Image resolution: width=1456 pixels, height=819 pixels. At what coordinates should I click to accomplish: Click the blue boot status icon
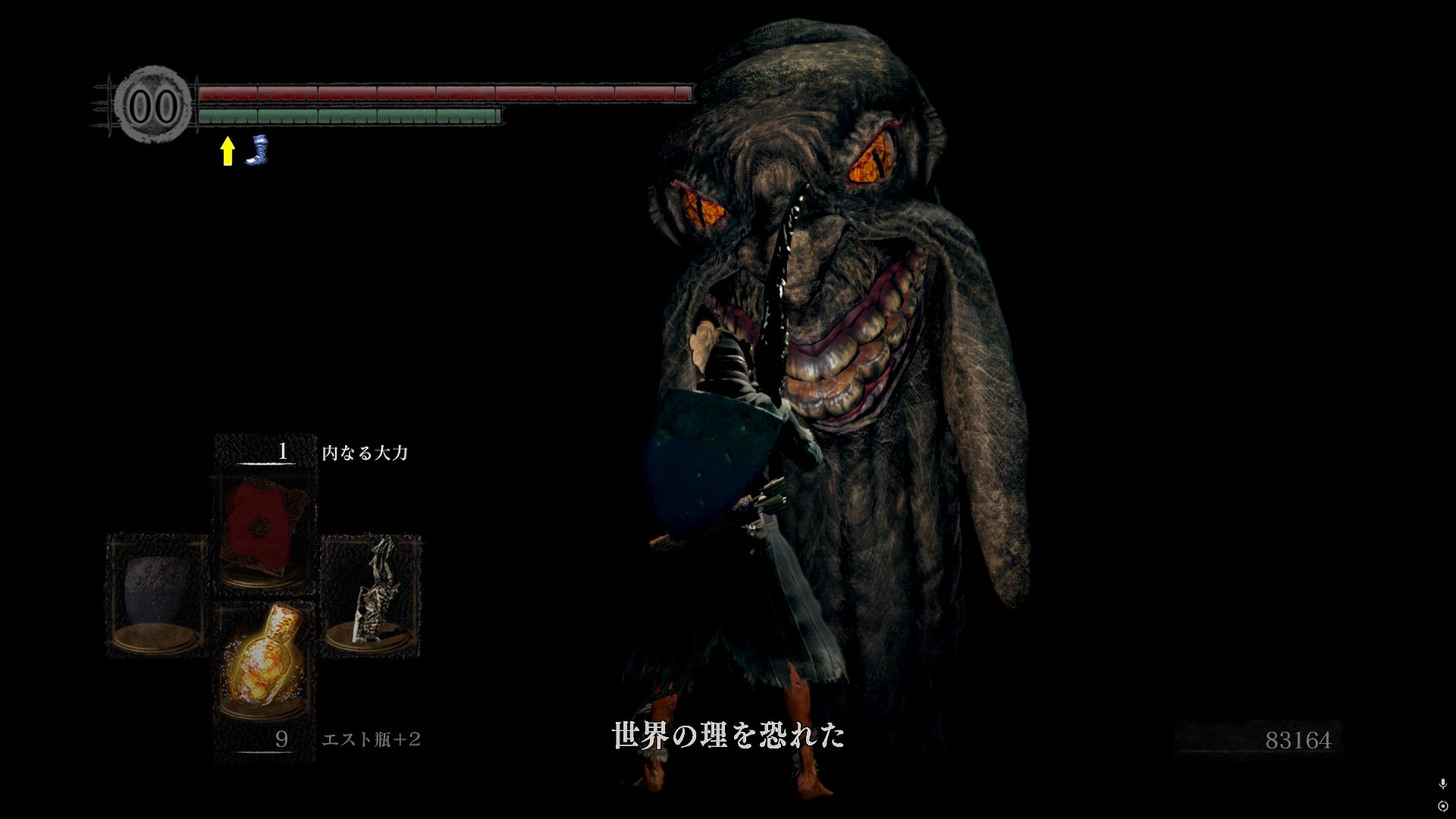coord(259,150)
